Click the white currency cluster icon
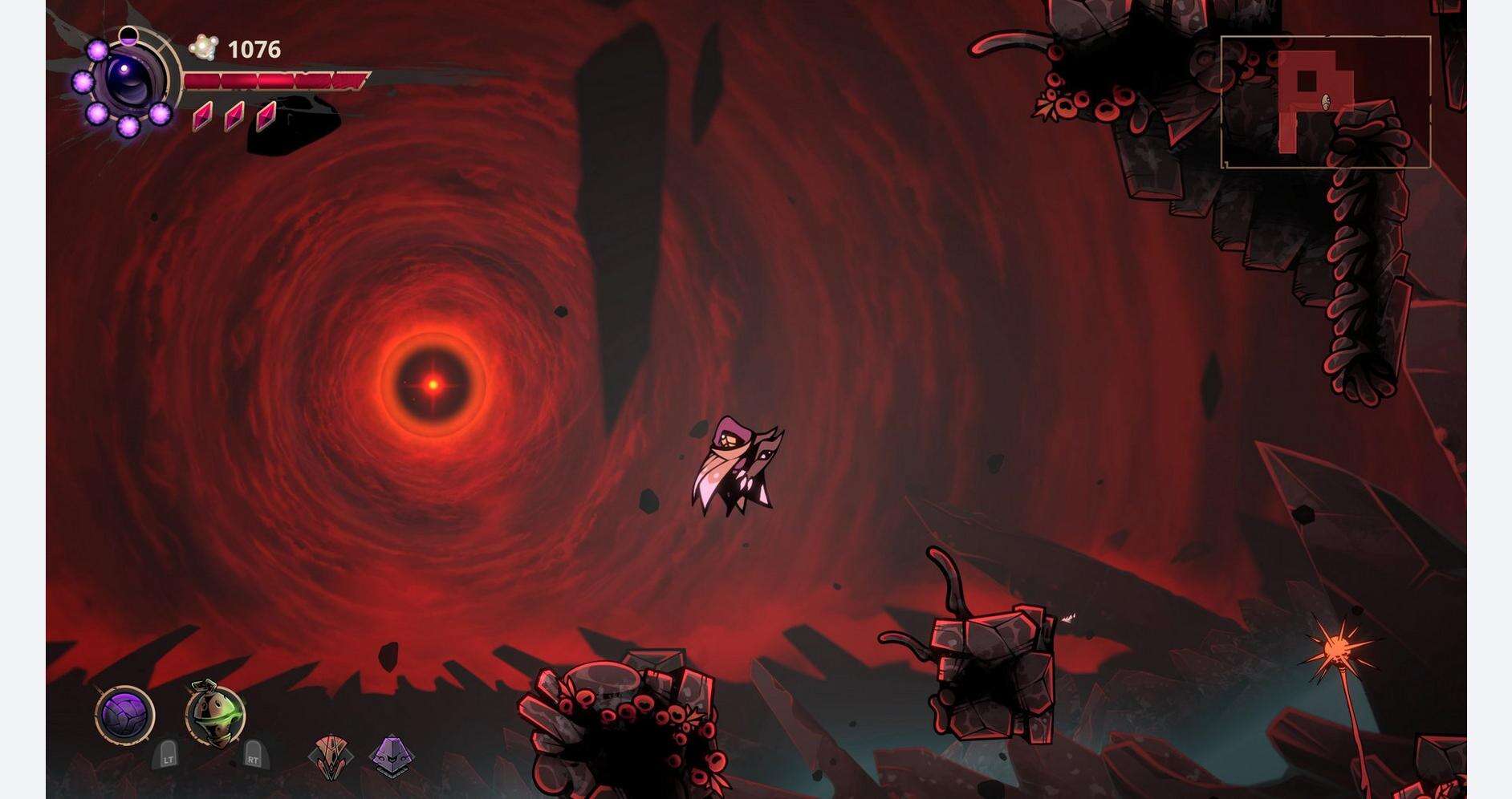The height and width of the screenshot is (799, 1512). pyautogui.click(x=204, y=47)
